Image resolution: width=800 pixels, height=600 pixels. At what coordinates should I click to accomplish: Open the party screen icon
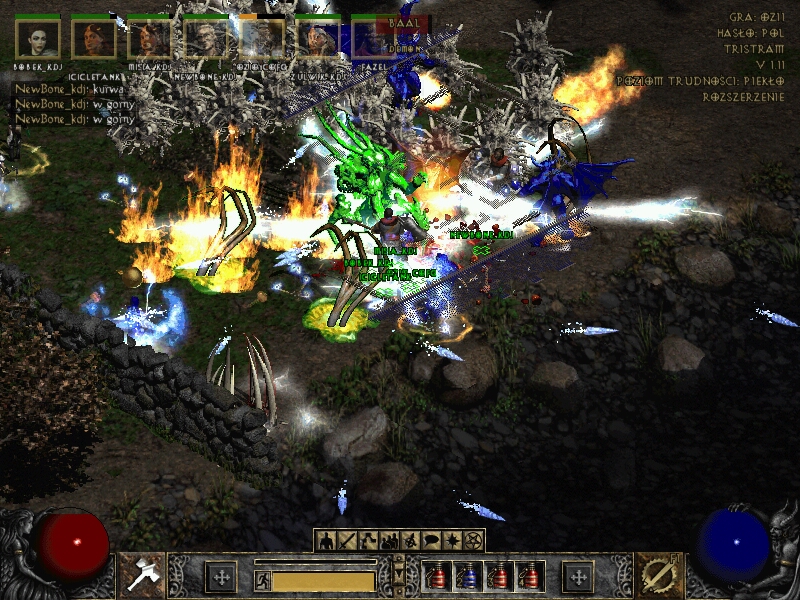(389, 541)
